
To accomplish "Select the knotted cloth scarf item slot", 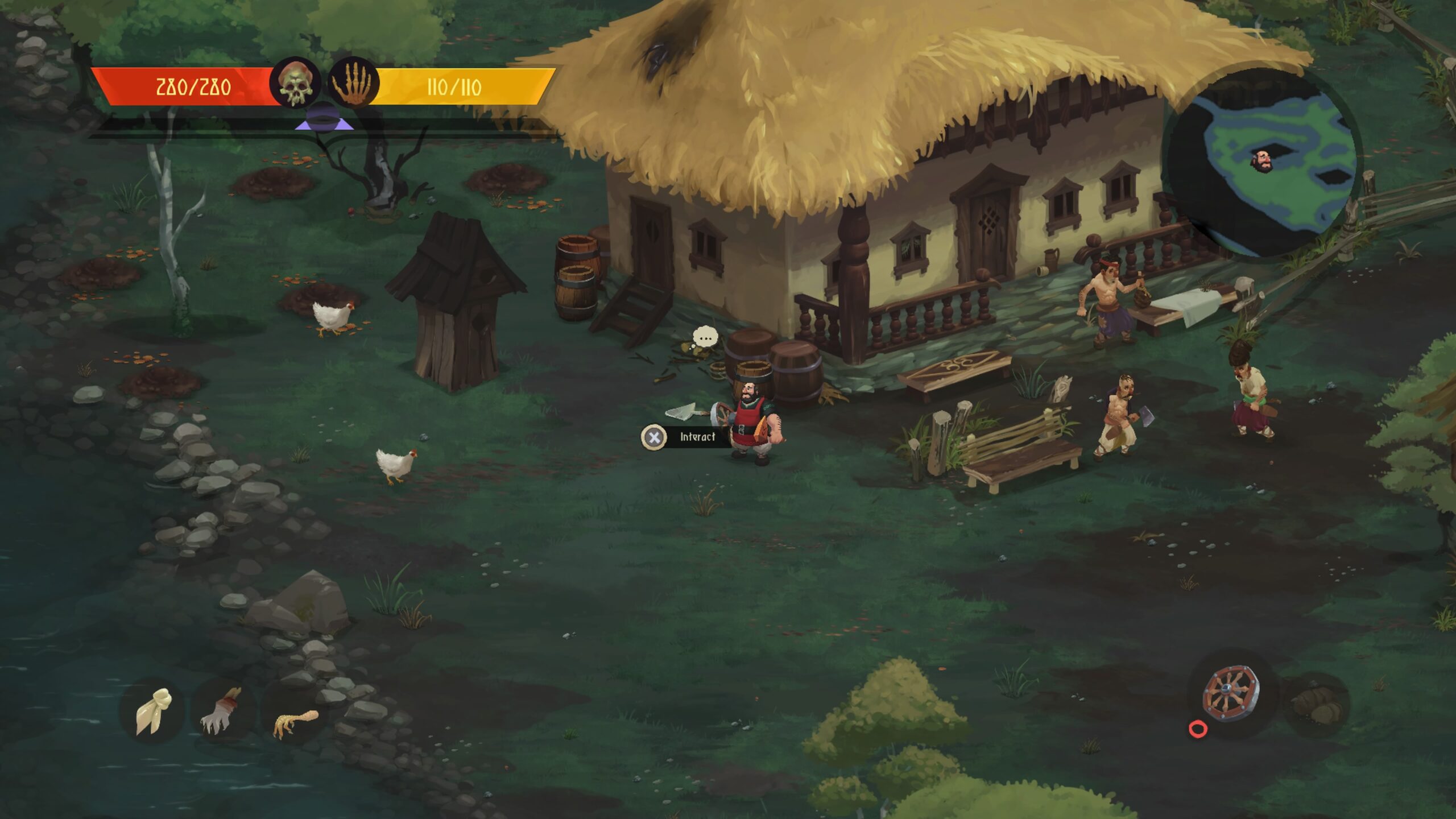I will [152, 711].
